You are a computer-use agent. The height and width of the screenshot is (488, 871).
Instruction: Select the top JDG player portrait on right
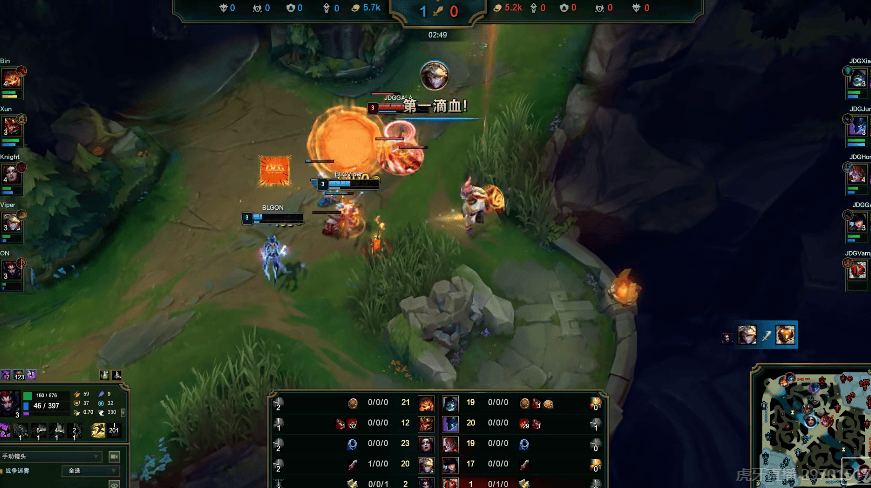click(x=859, y=79)
